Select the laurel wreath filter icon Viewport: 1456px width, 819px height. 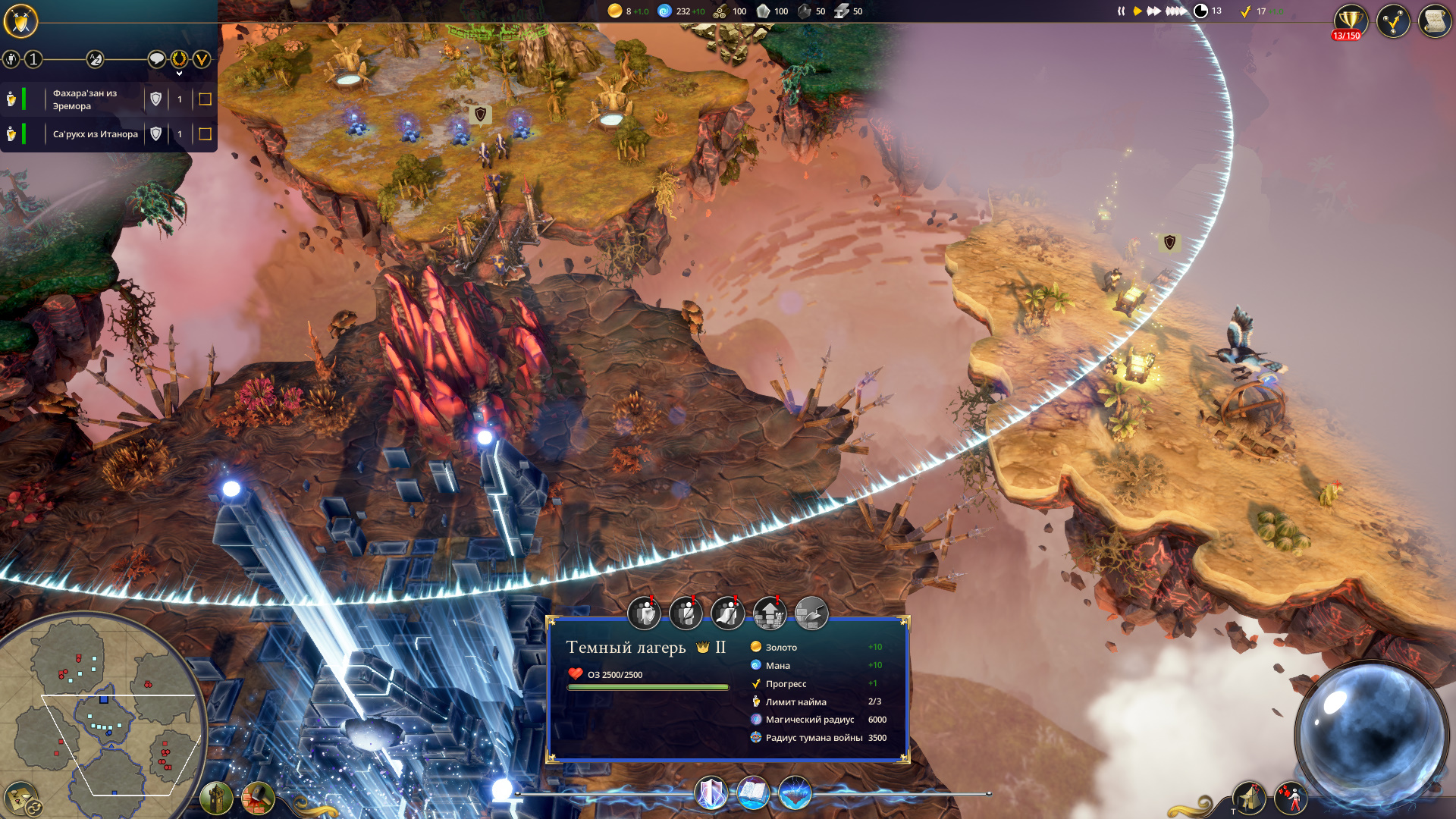pyautogui.click(x=179, y=59)
